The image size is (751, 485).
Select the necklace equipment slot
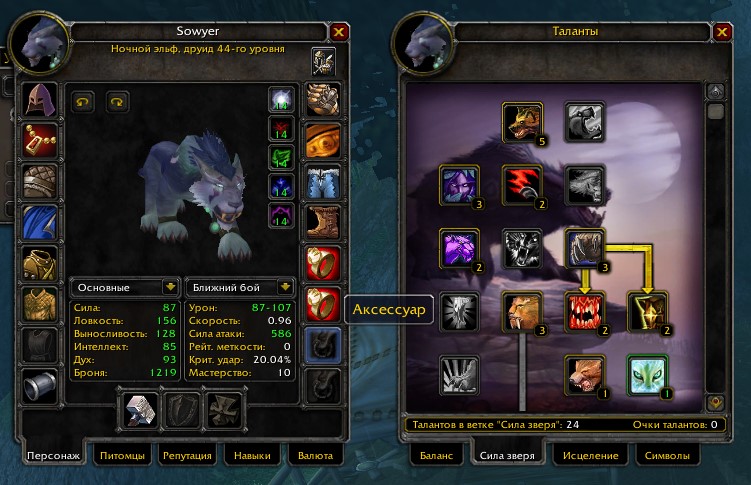pyautogui.click(x=38, y=140)
